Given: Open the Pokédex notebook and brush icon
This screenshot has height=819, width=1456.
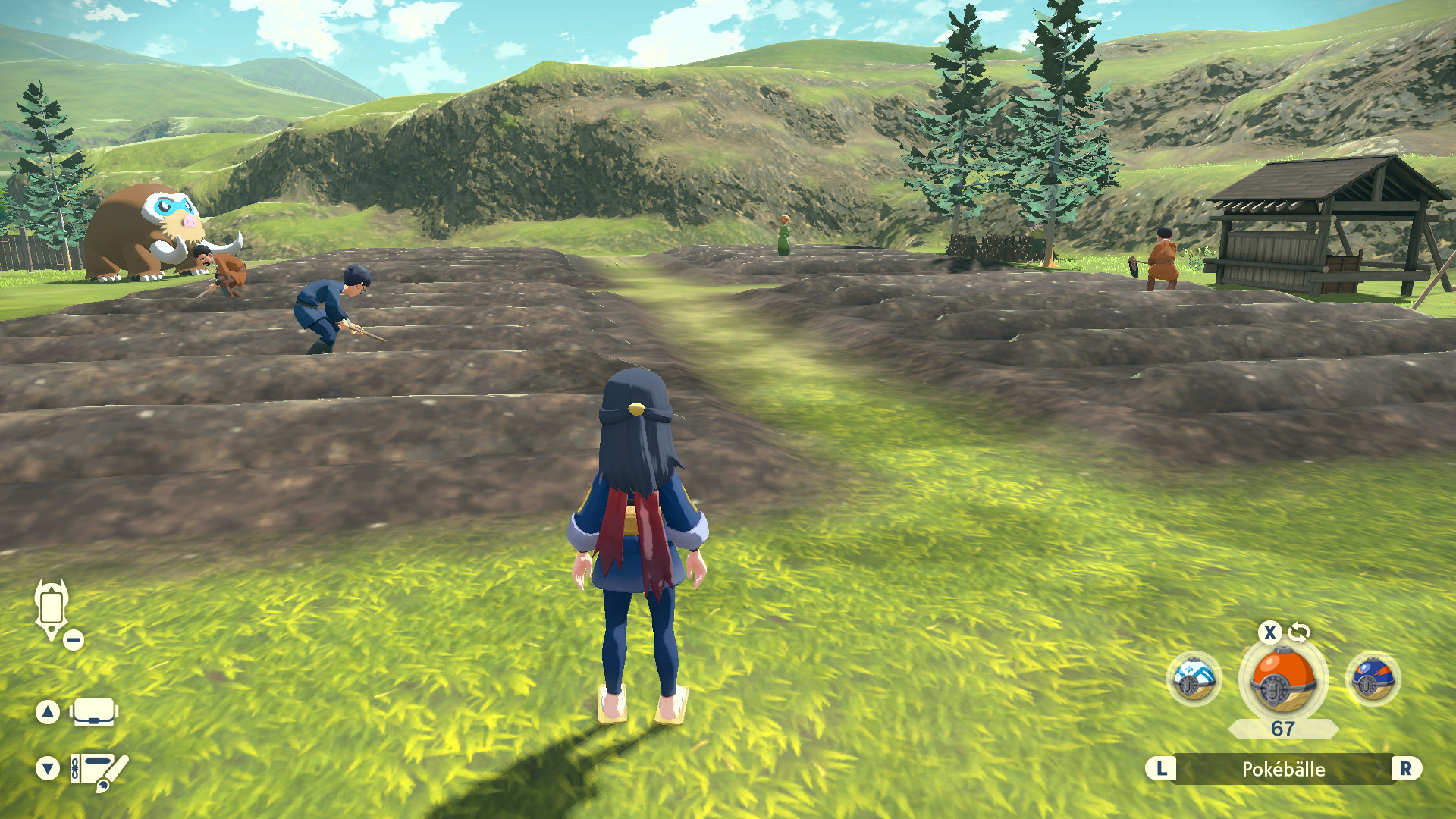Looking at the screenshot, I should (99, 770).
